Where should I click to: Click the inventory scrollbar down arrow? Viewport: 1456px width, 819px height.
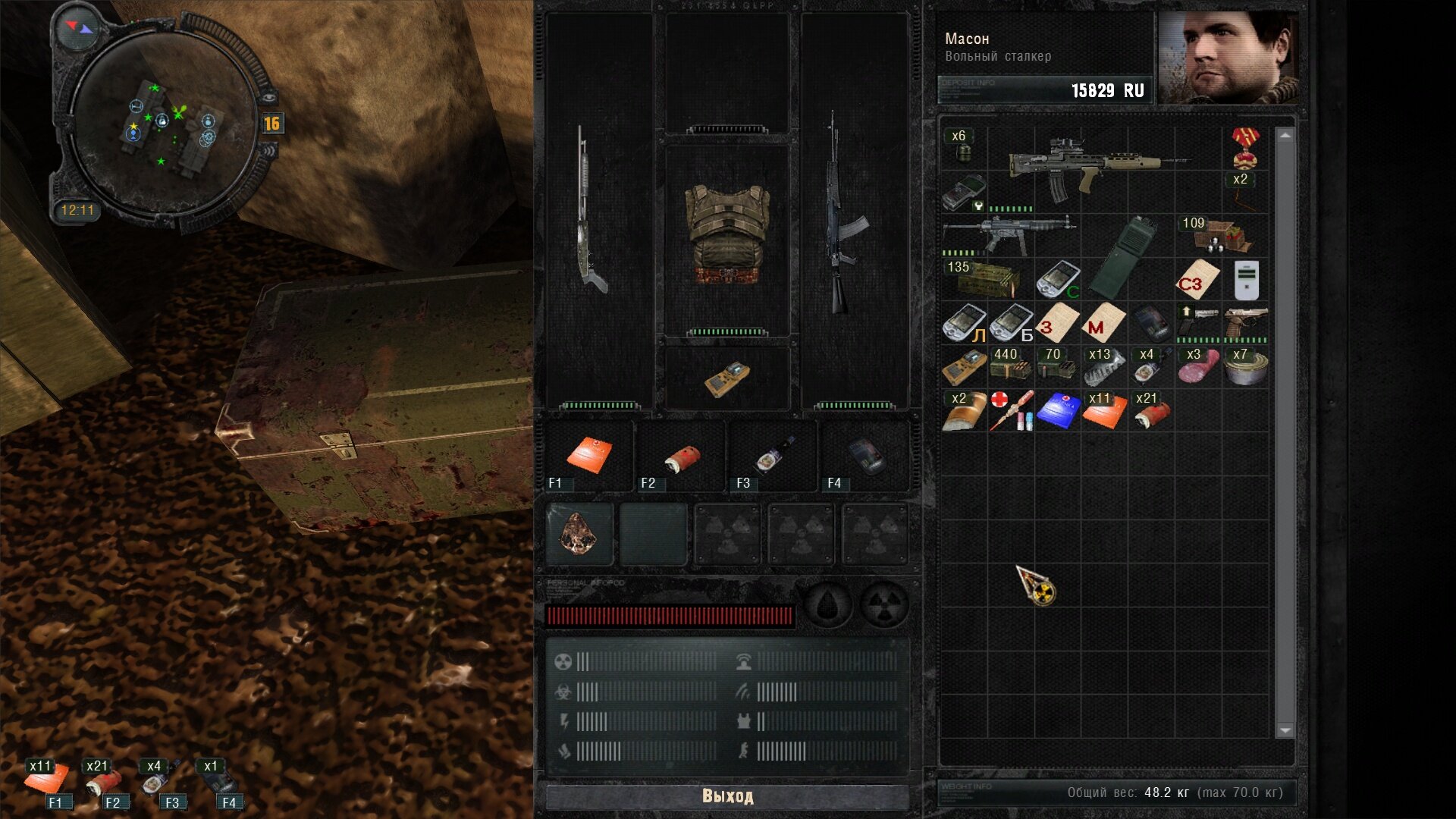point(1285,730)
